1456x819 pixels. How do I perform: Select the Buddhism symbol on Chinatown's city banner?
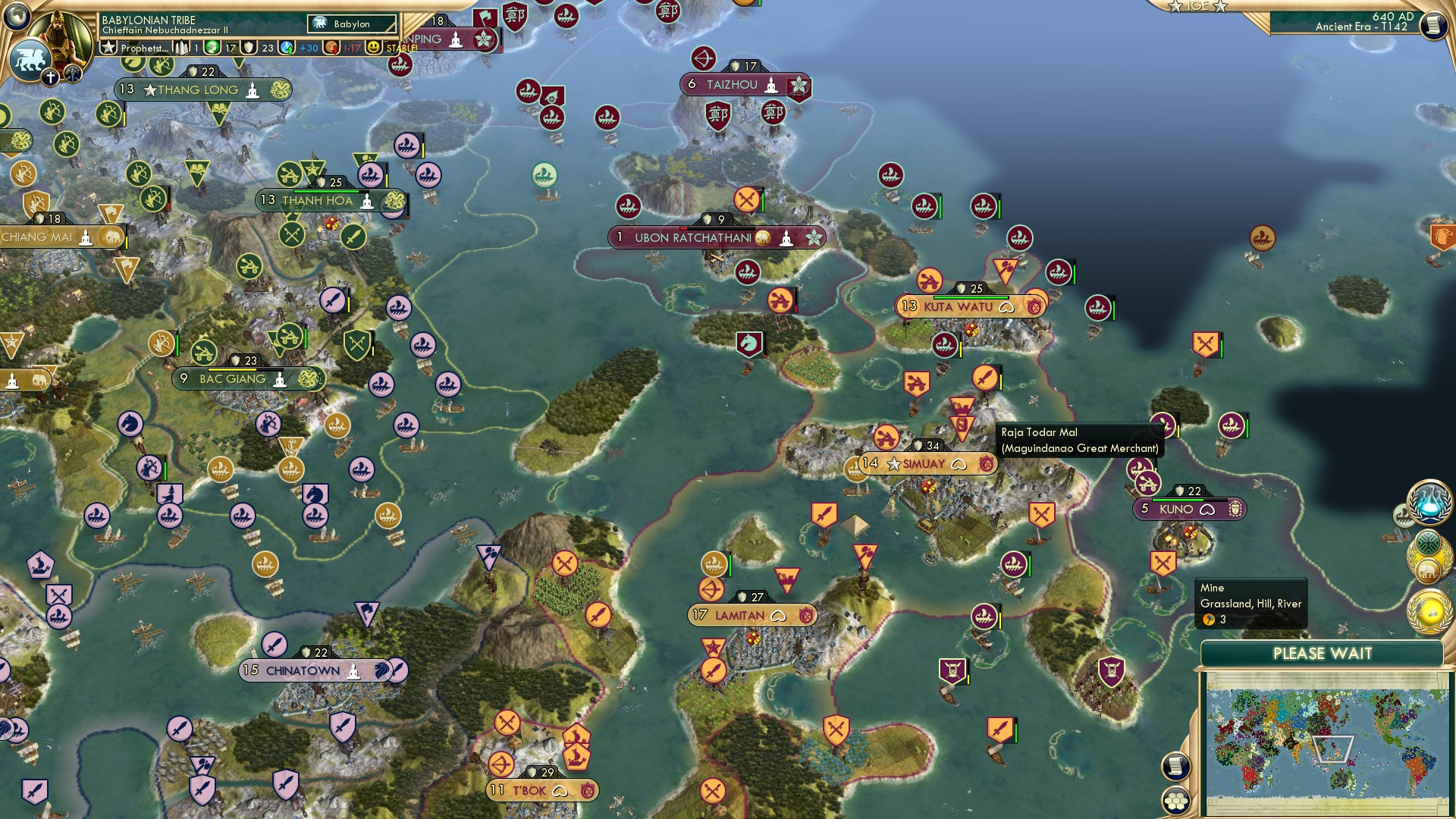point(355,671)
